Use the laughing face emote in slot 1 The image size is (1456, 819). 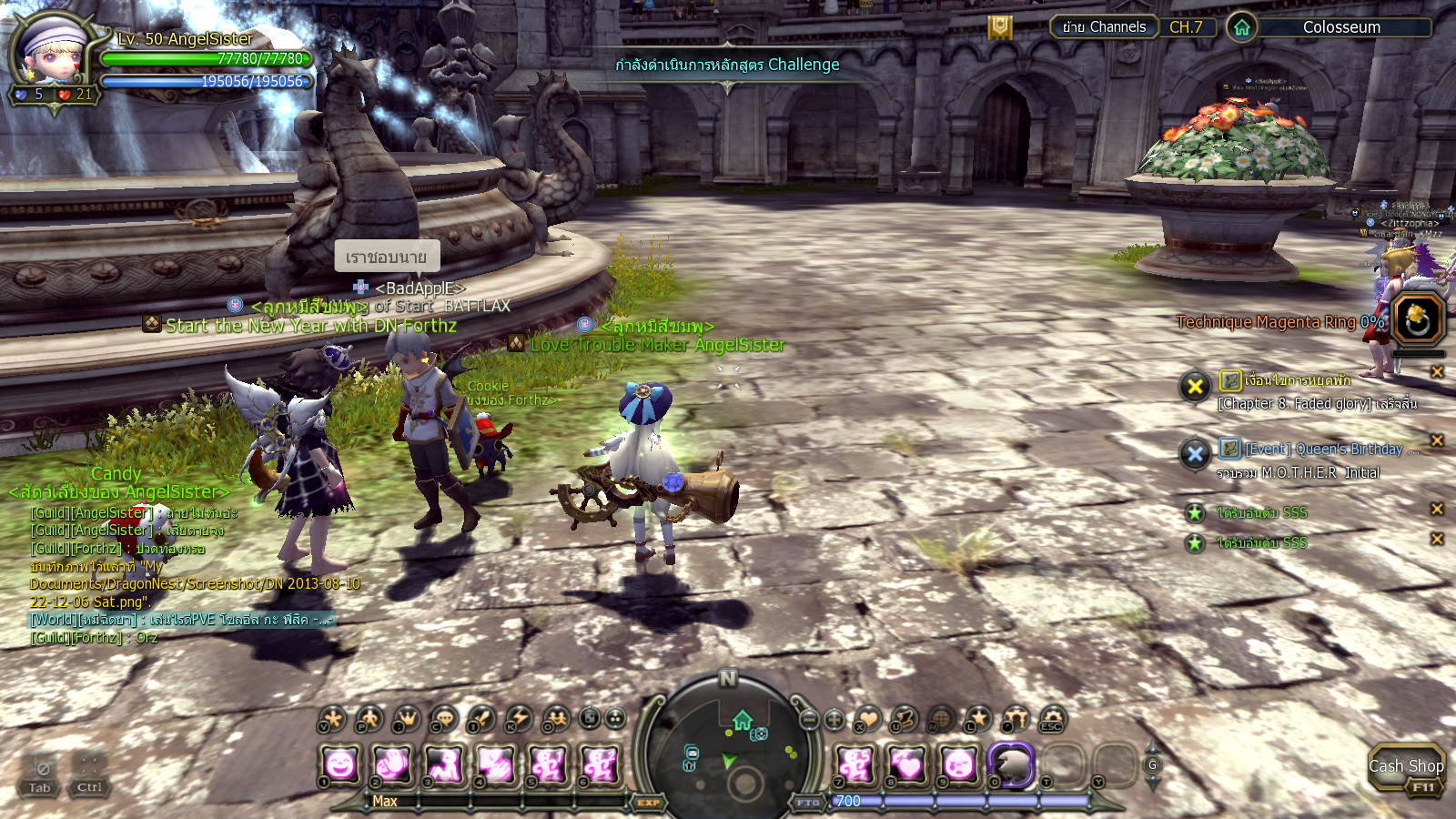tap(340, 764)
